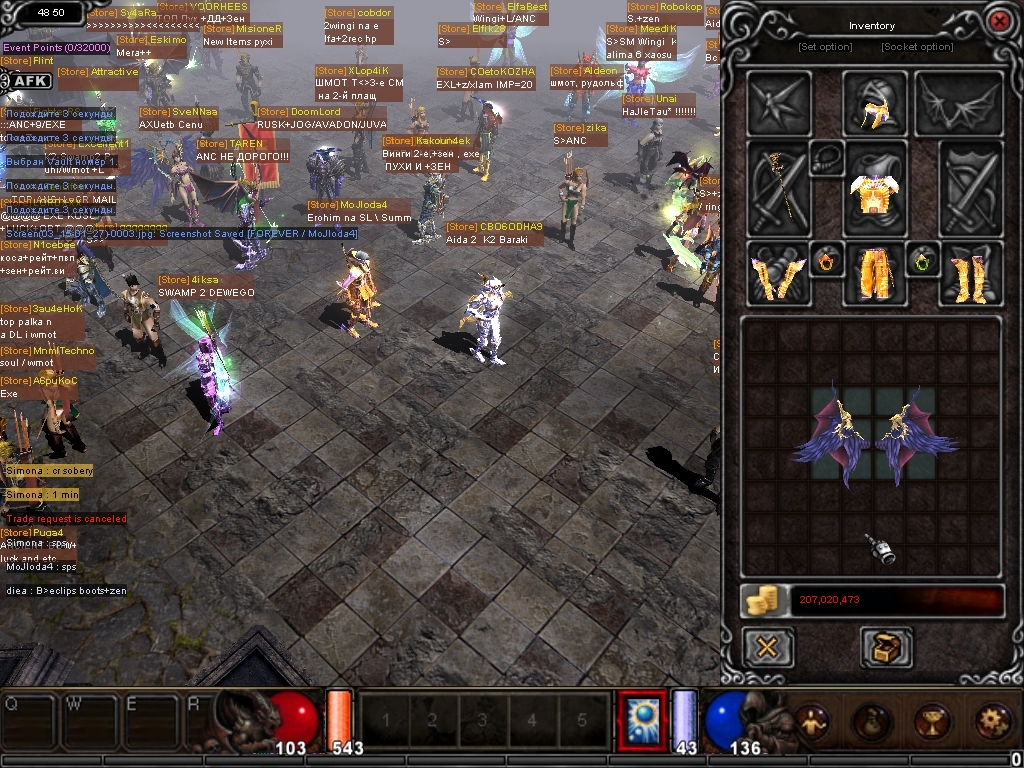This screenshot has height=768, width=1024.
Task: Click the yellow X button below the inventory
Action: click(x=768, y=648)
